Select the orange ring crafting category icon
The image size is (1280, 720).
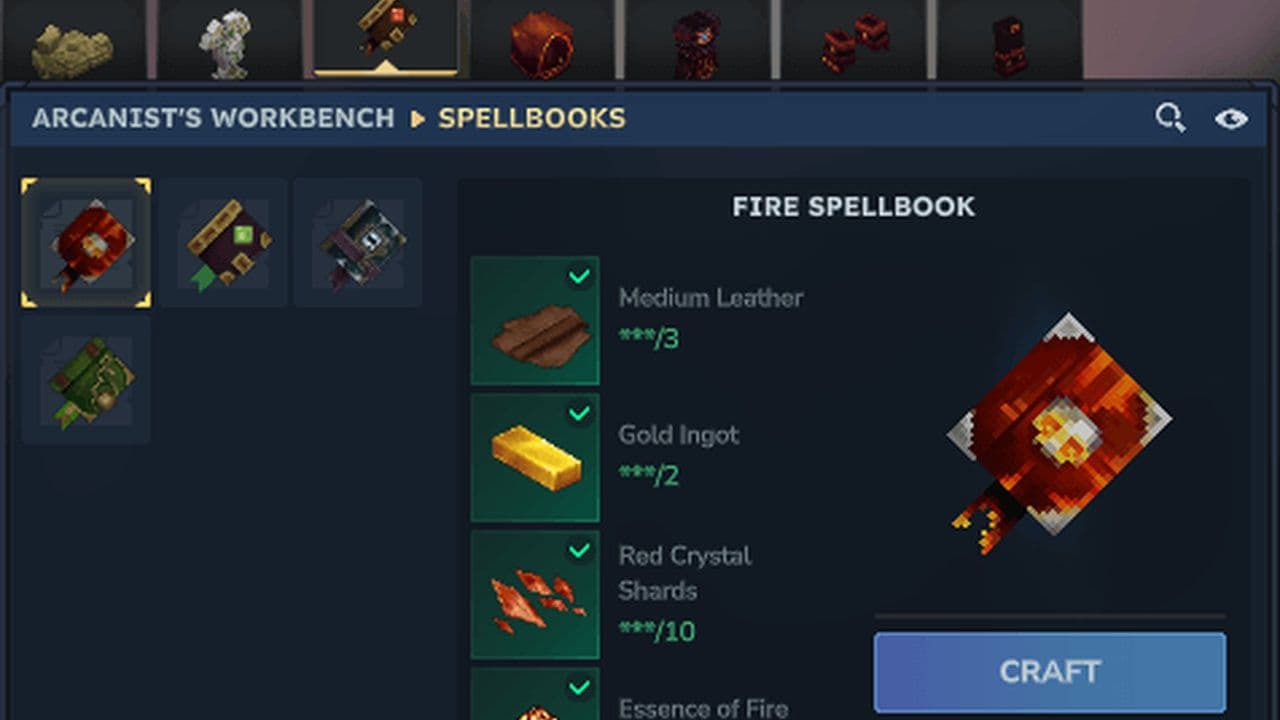541,40
